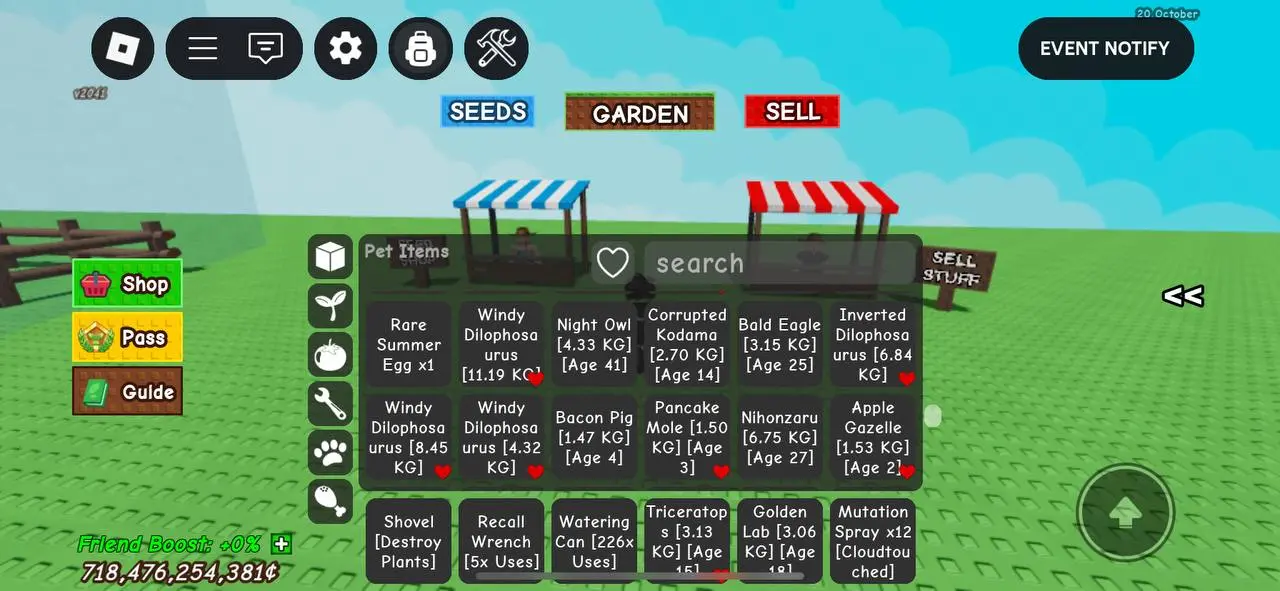Open the hammer and wrench tools menu

(x=496, y=48)
